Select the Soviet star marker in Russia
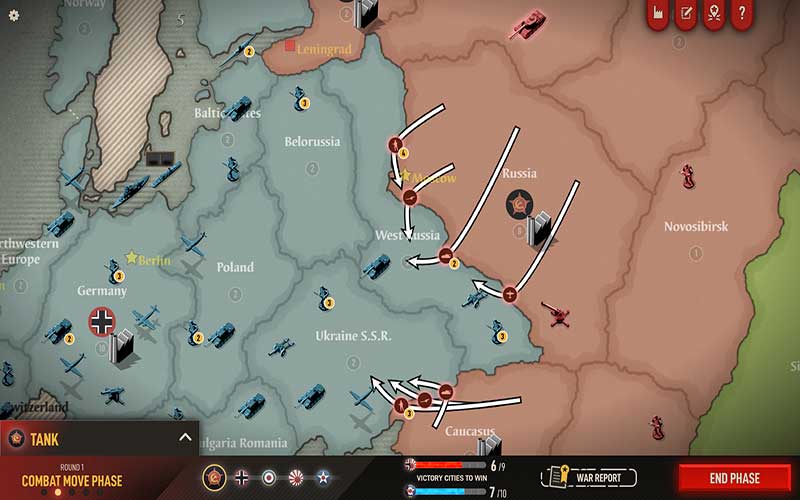 (519, 204)
